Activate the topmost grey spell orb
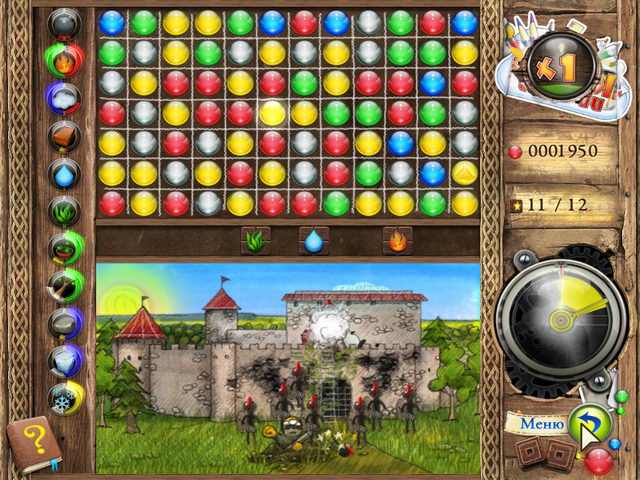The height and width of the screenshot is (480, 640). 65,23
